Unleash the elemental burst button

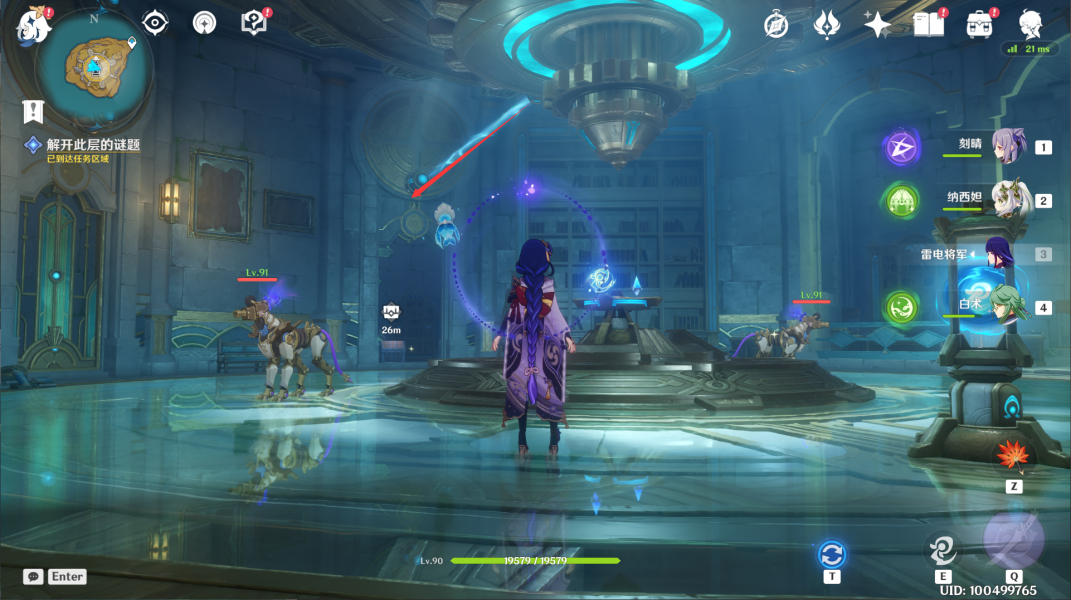pyautogui.click(x=1013, y=541)
